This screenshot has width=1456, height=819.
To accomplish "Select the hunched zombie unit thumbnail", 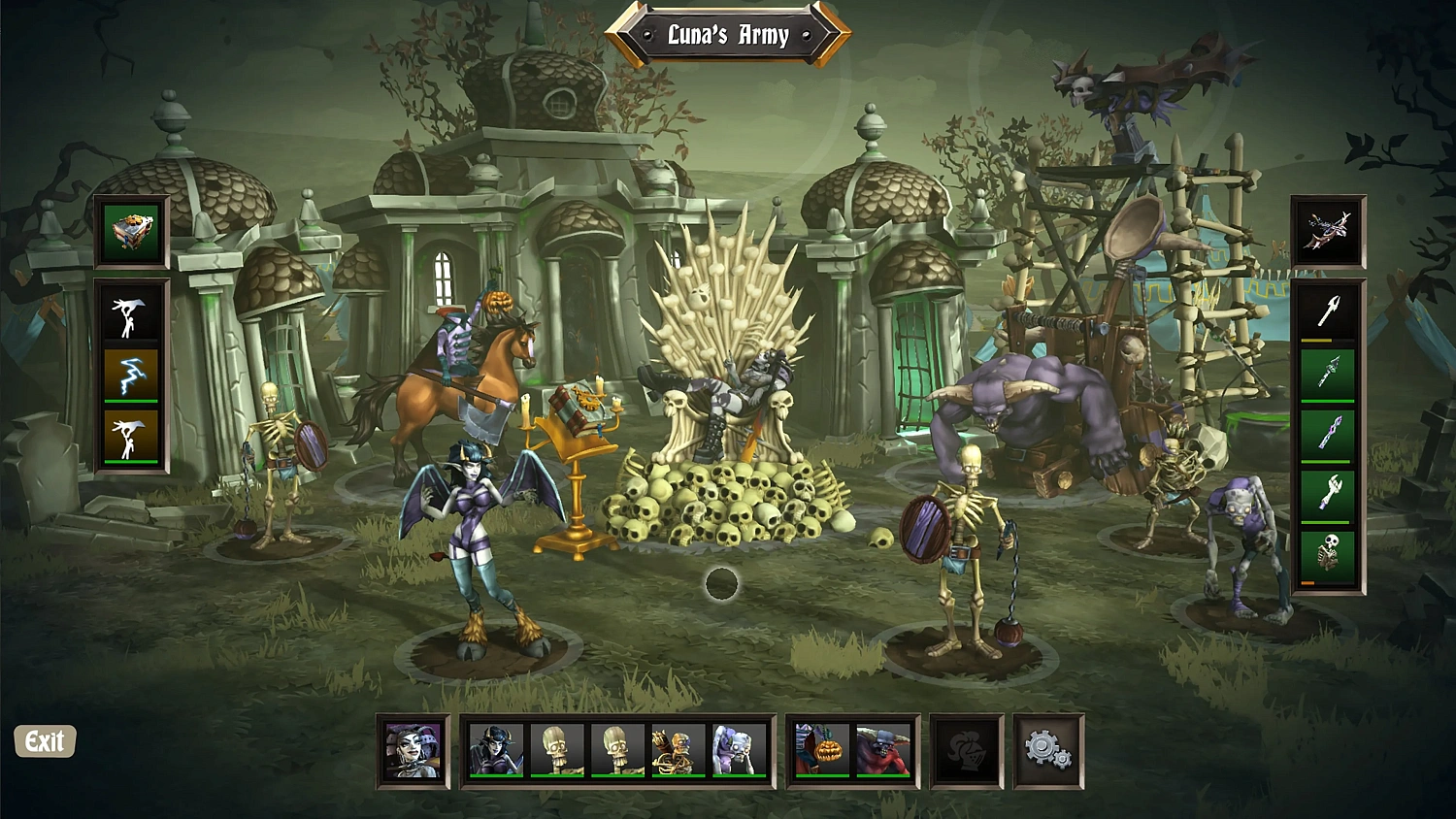I will pos(740,752).
